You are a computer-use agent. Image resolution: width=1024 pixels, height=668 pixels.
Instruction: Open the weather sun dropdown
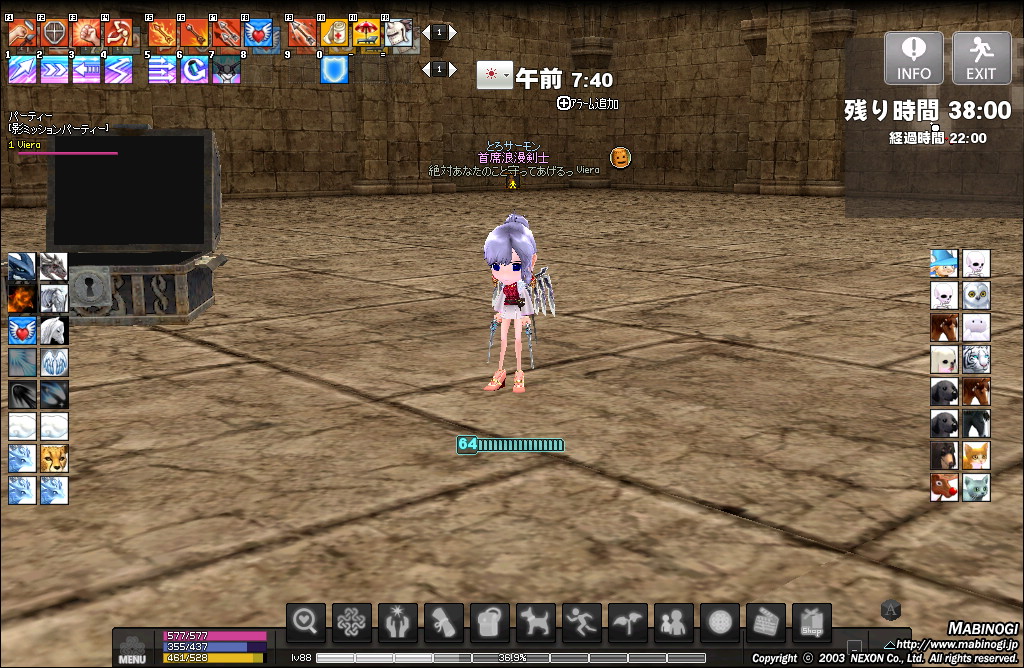click(x=494, y=76)
